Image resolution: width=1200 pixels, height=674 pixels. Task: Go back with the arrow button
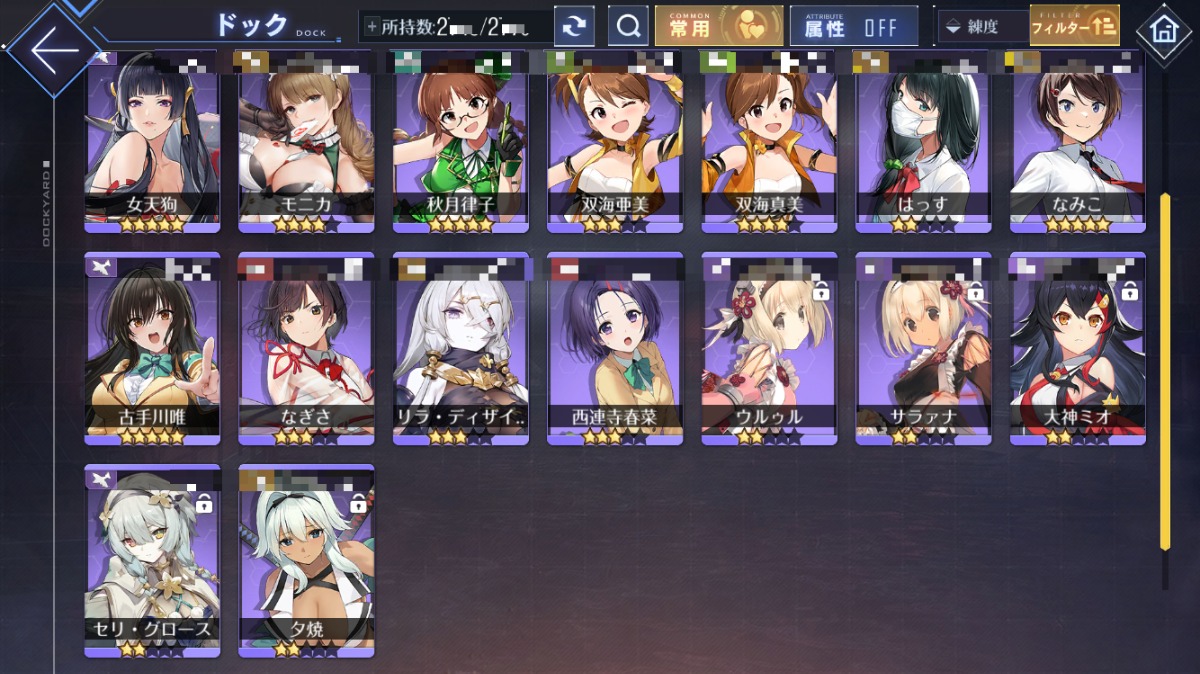(52, 48)
